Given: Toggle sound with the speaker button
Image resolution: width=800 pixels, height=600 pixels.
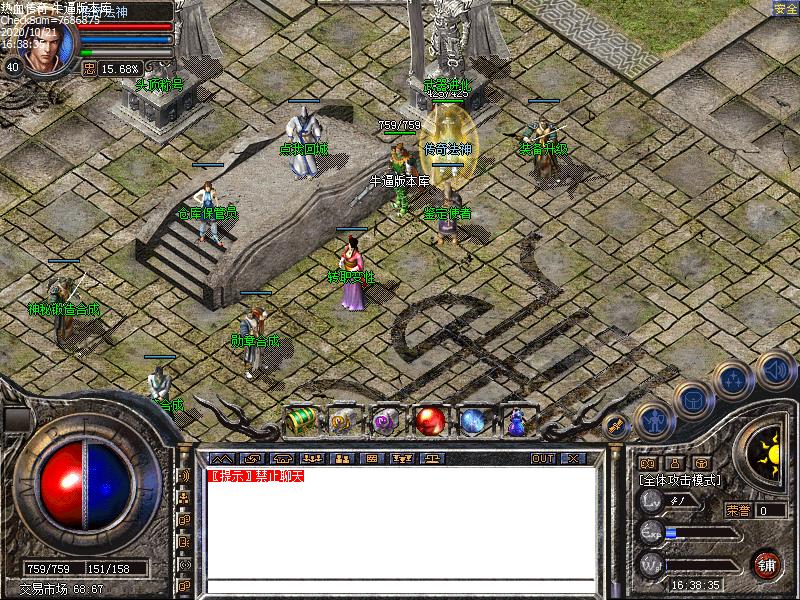Looking at the screenshot, I should coord(775,368).
